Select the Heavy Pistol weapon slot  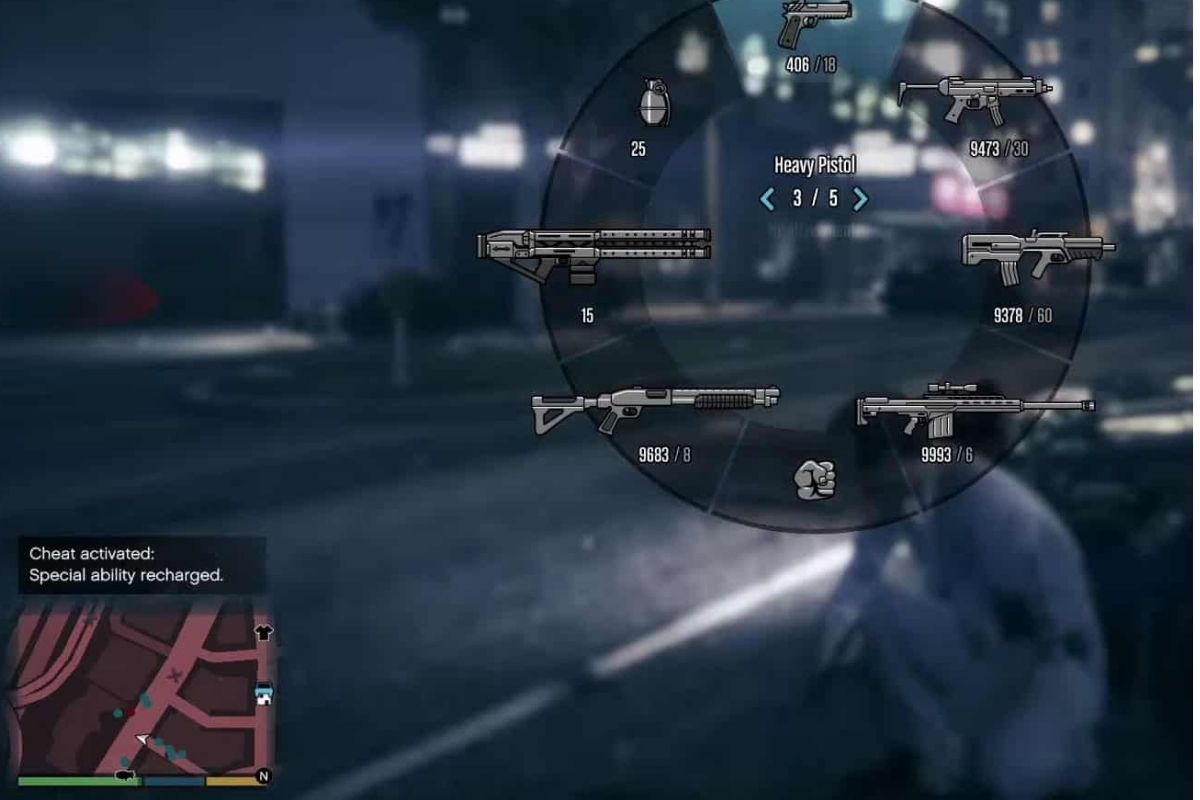point(813,25)
